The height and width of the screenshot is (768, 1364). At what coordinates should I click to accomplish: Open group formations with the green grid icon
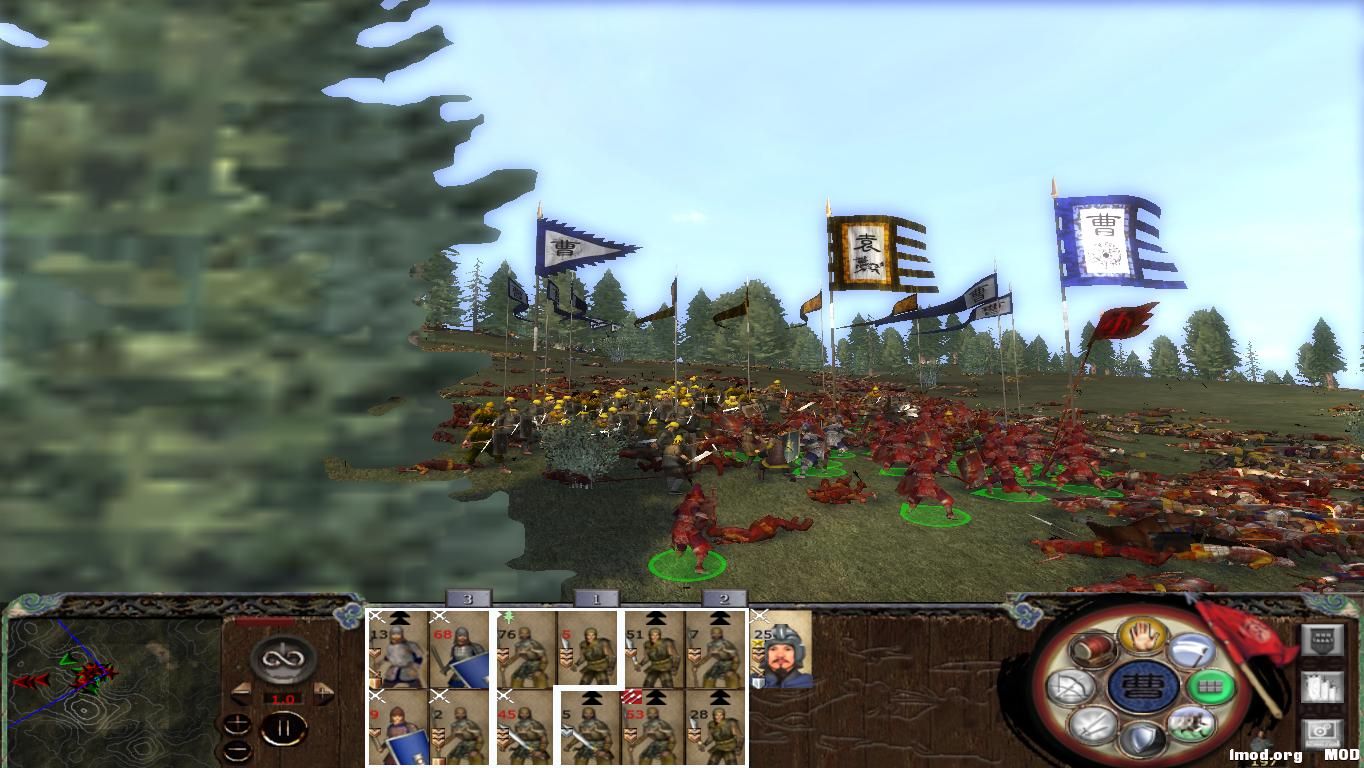[x=1211, y=685]
